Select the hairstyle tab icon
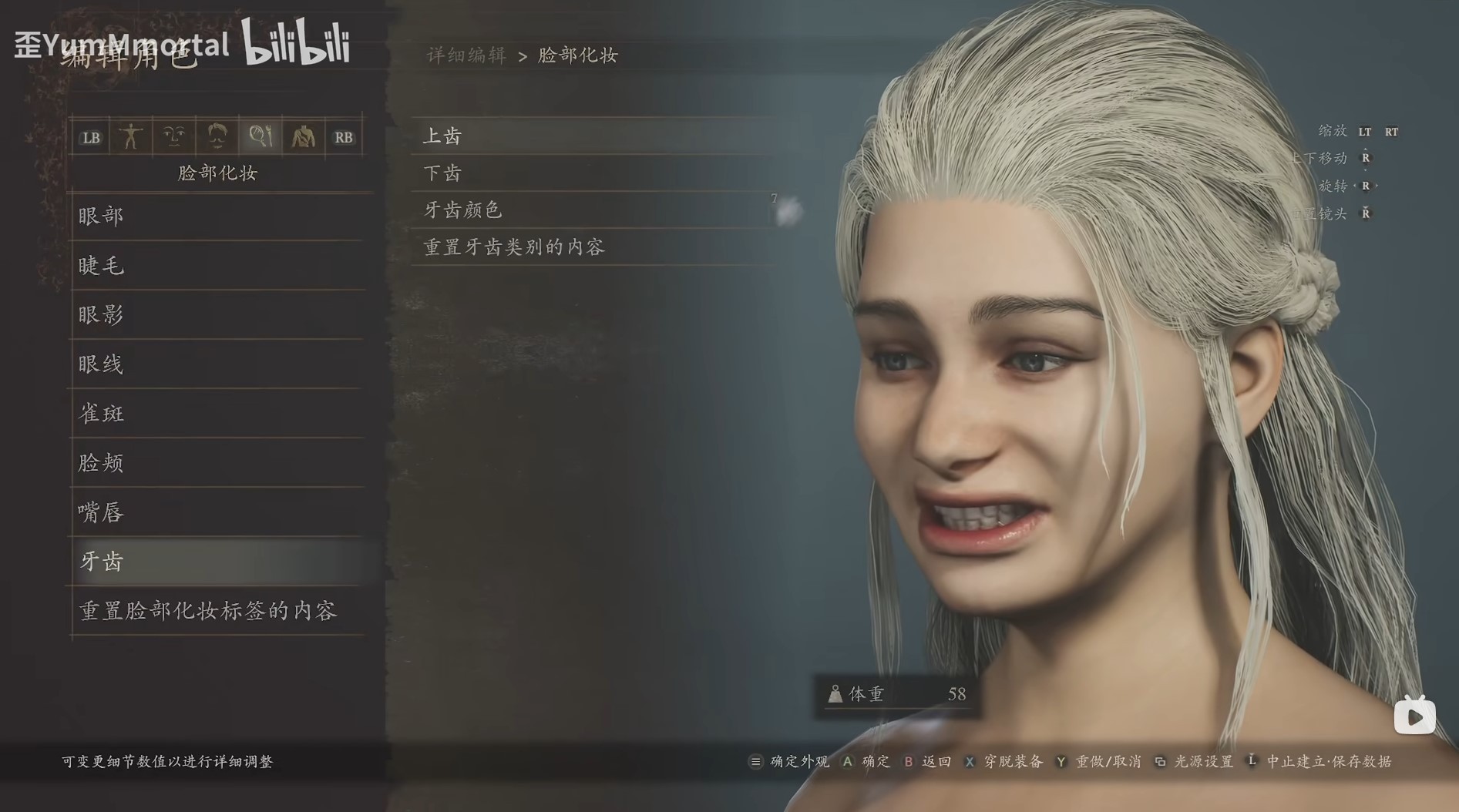Viewport: 1459px width, 812px height. [x=217, y=136]
